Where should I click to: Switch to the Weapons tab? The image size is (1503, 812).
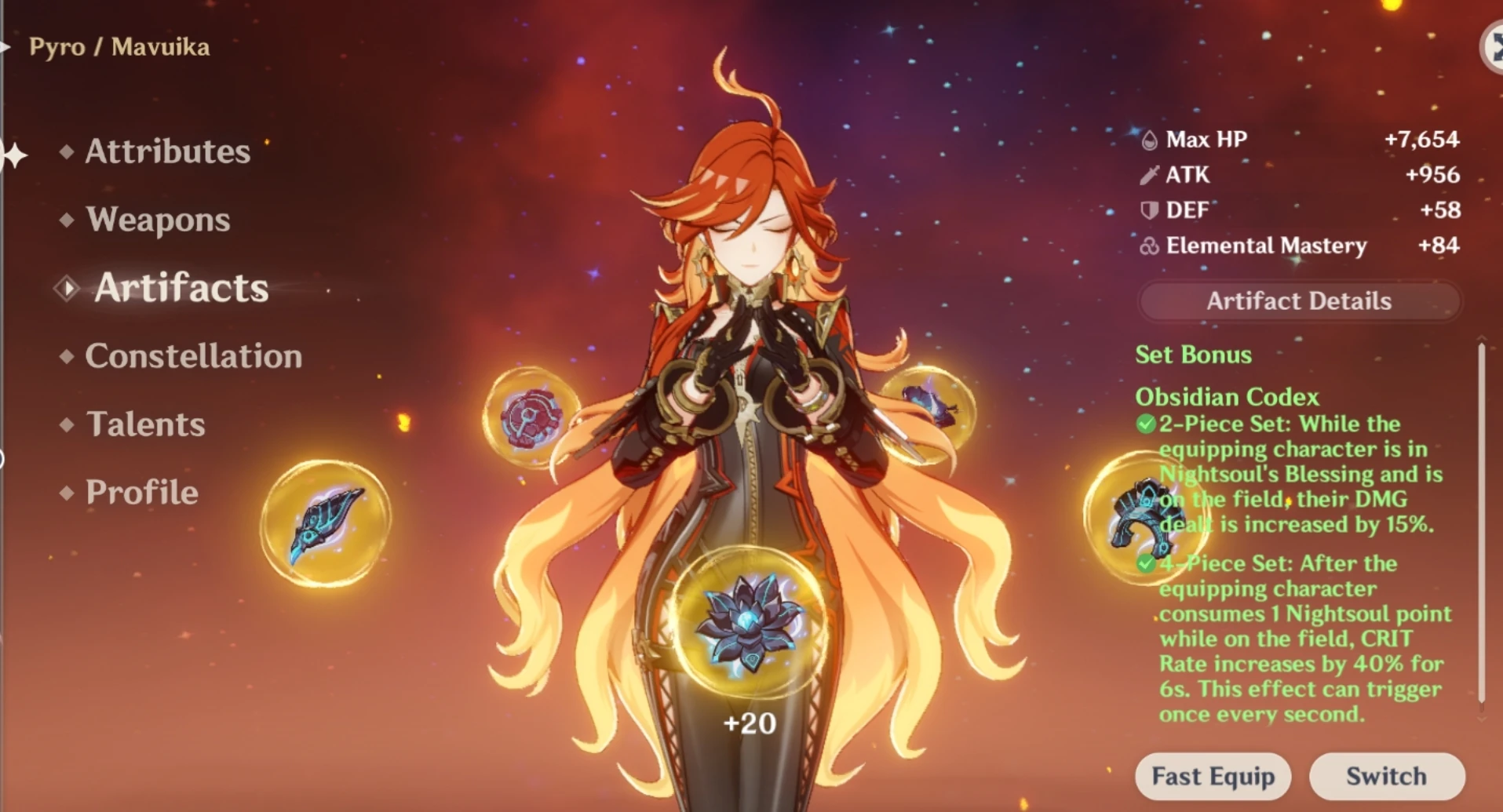[x=159, y=220]
